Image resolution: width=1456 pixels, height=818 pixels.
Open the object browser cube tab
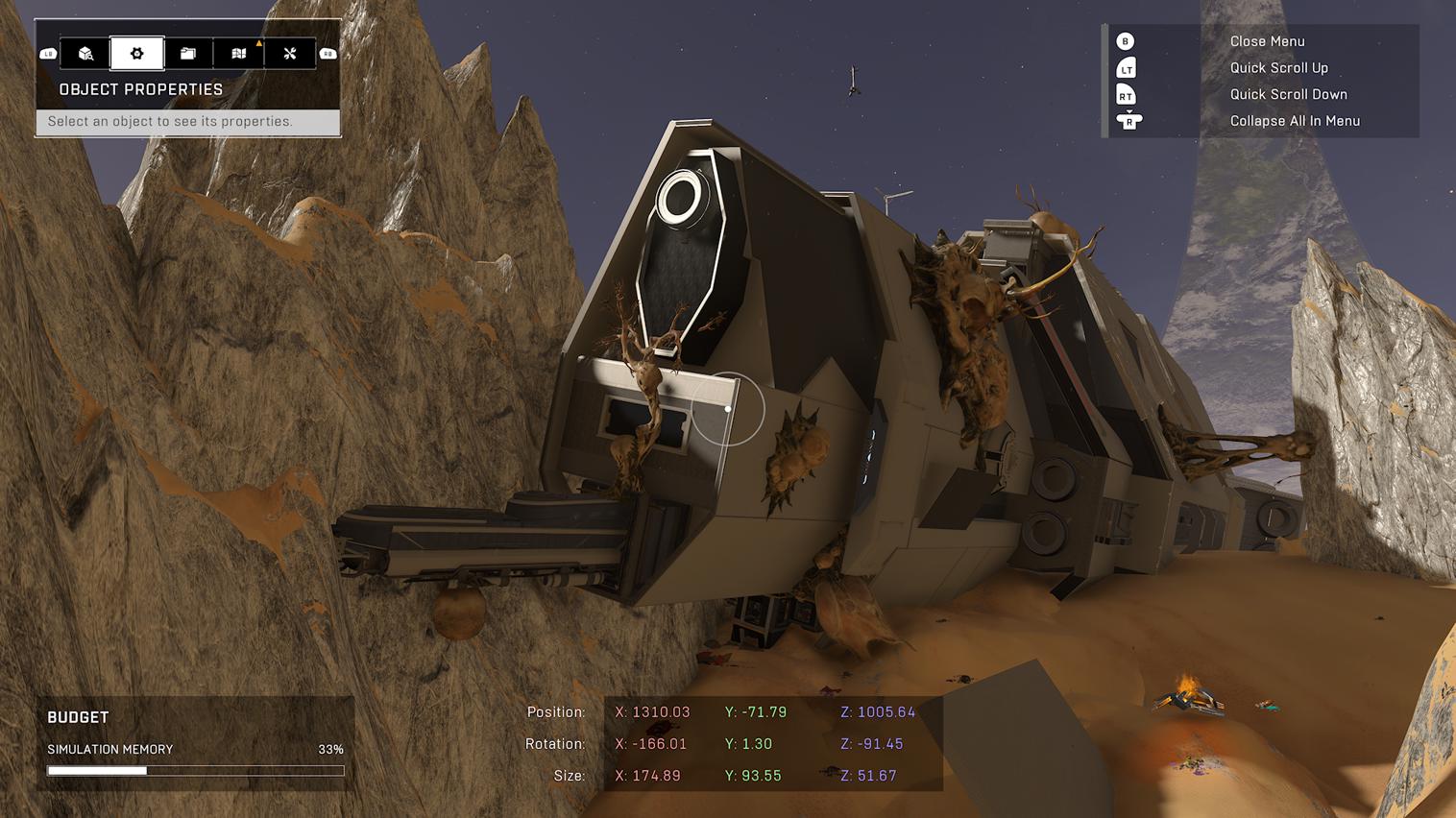click(x=85, y=54)
